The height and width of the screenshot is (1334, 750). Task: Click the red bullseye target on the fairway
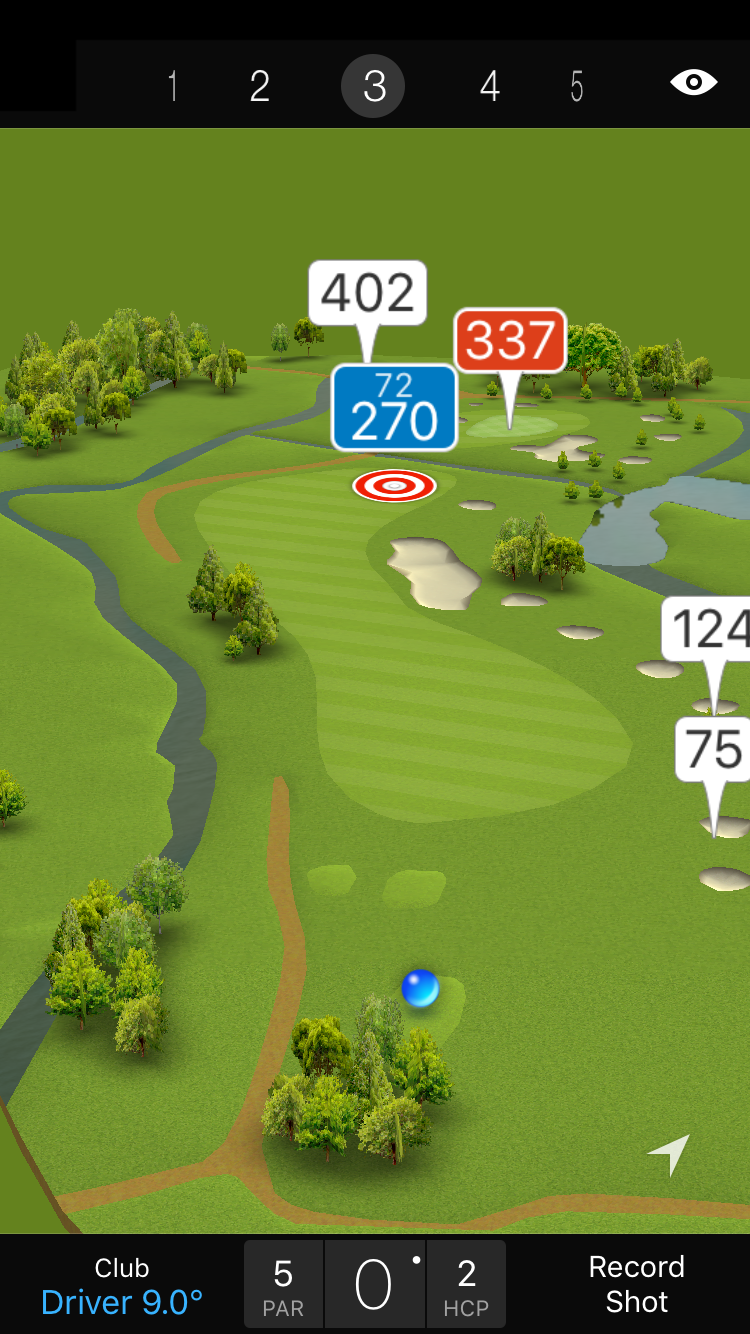(394, 486)
